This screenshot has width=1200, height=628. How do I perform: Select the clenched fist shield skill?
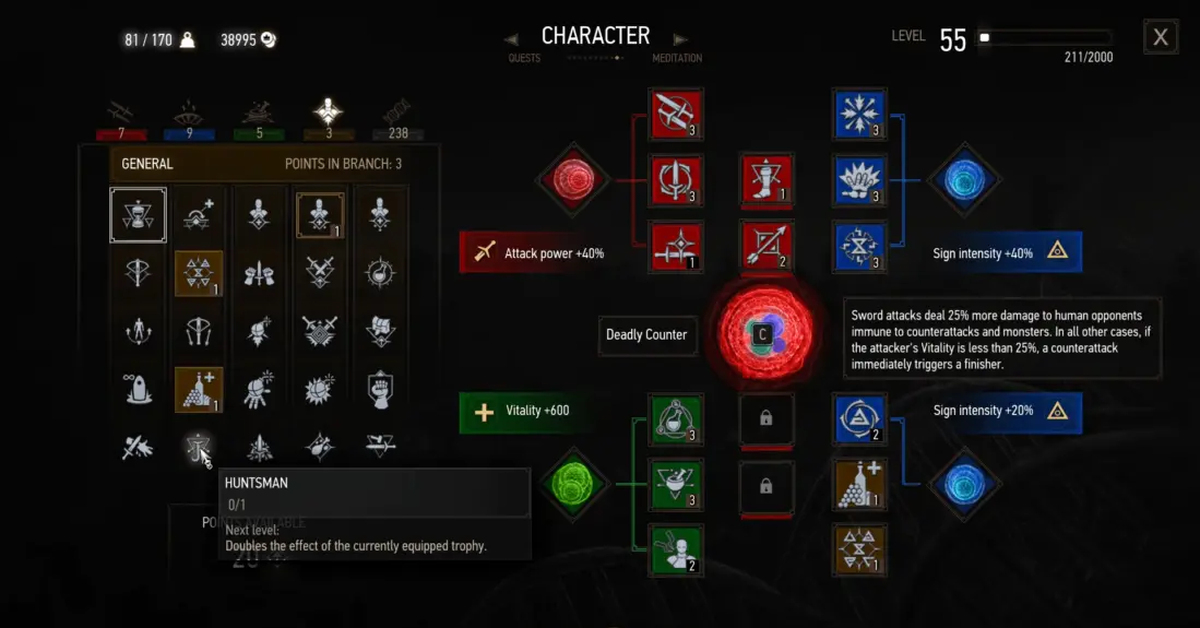tap(380, 386)
